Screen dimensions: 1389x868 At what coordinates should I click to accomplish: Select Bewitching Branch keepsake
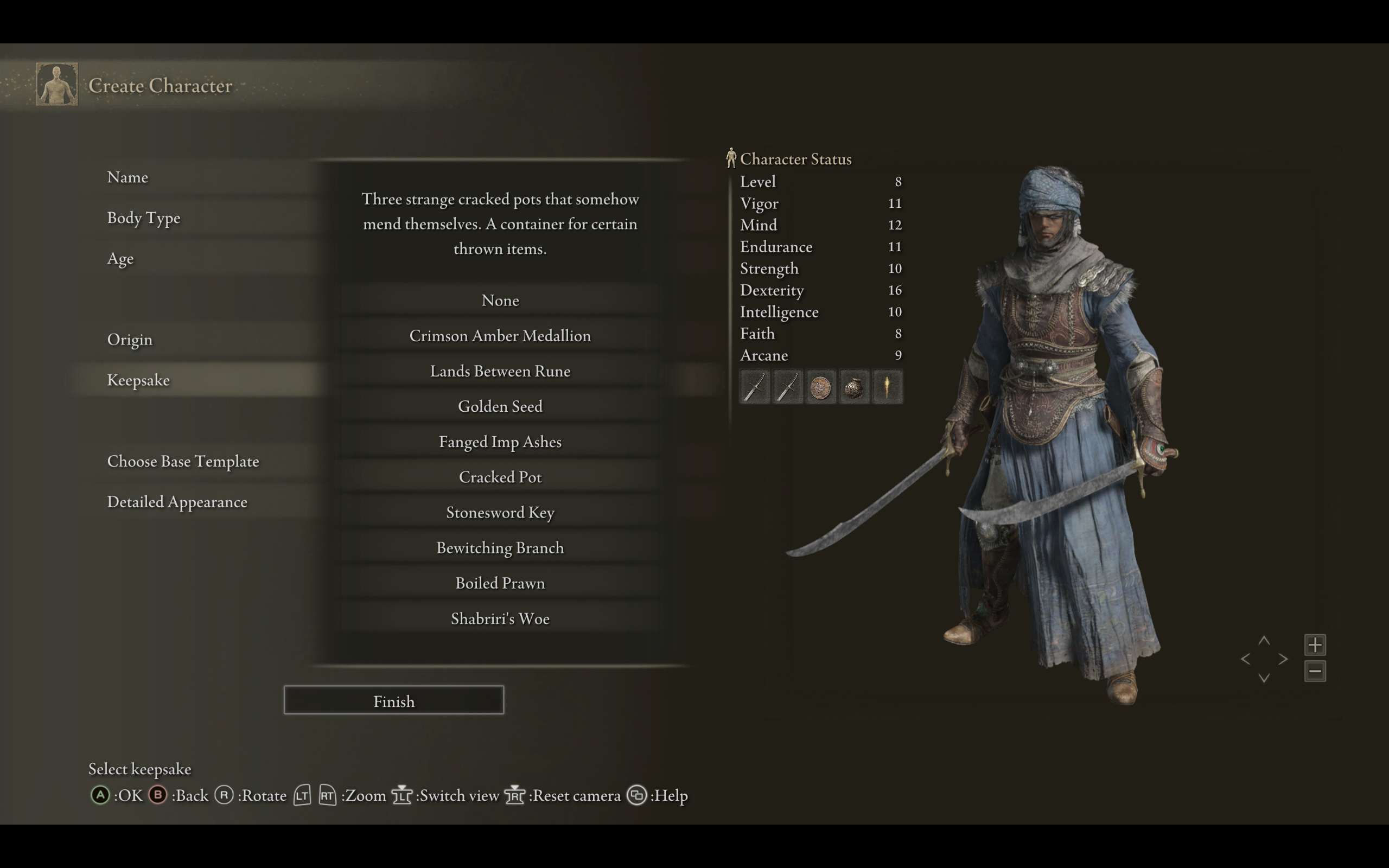[500, 548]
